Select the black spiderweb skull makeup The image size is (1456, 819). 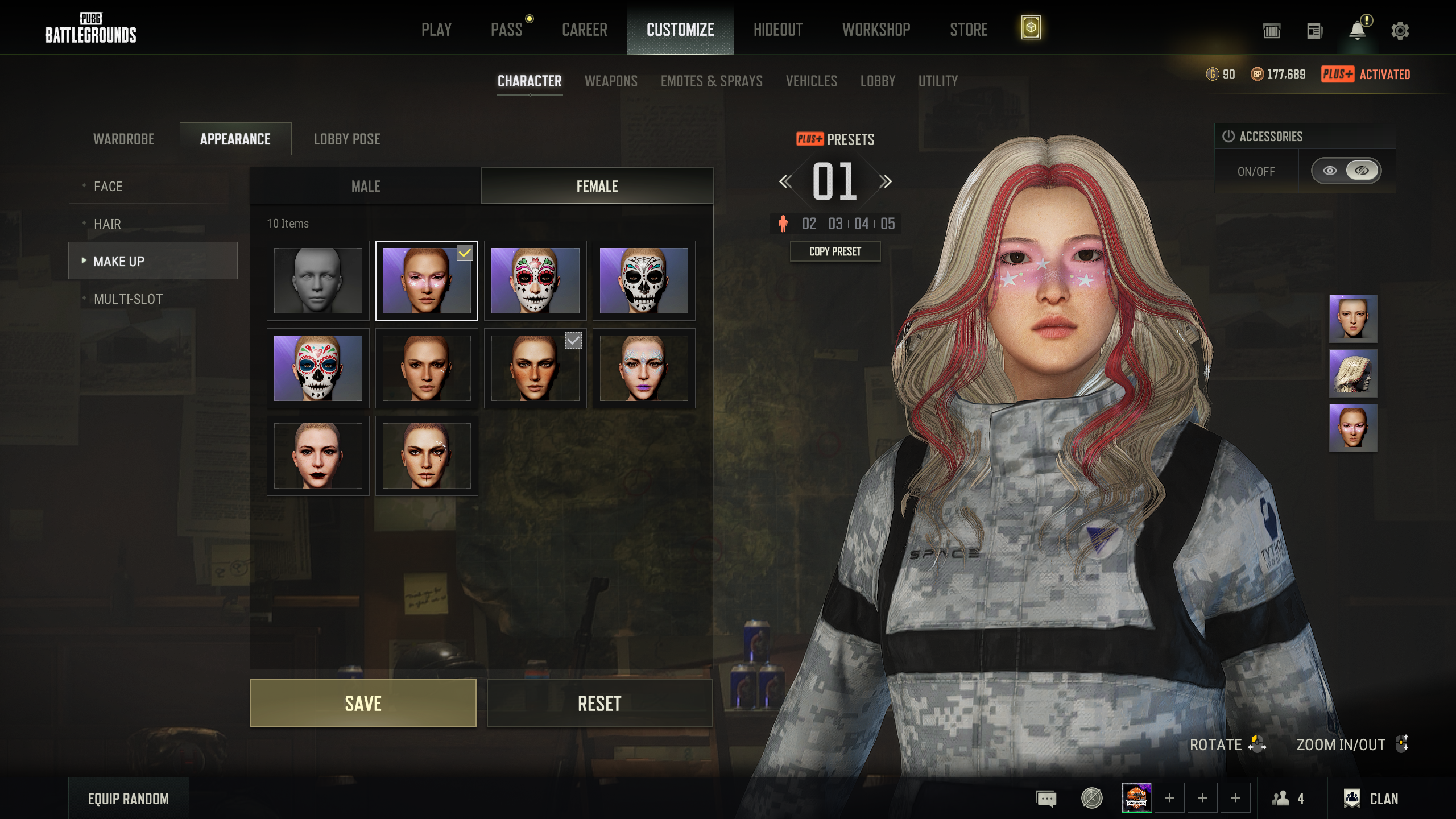[x=644, y=280]
